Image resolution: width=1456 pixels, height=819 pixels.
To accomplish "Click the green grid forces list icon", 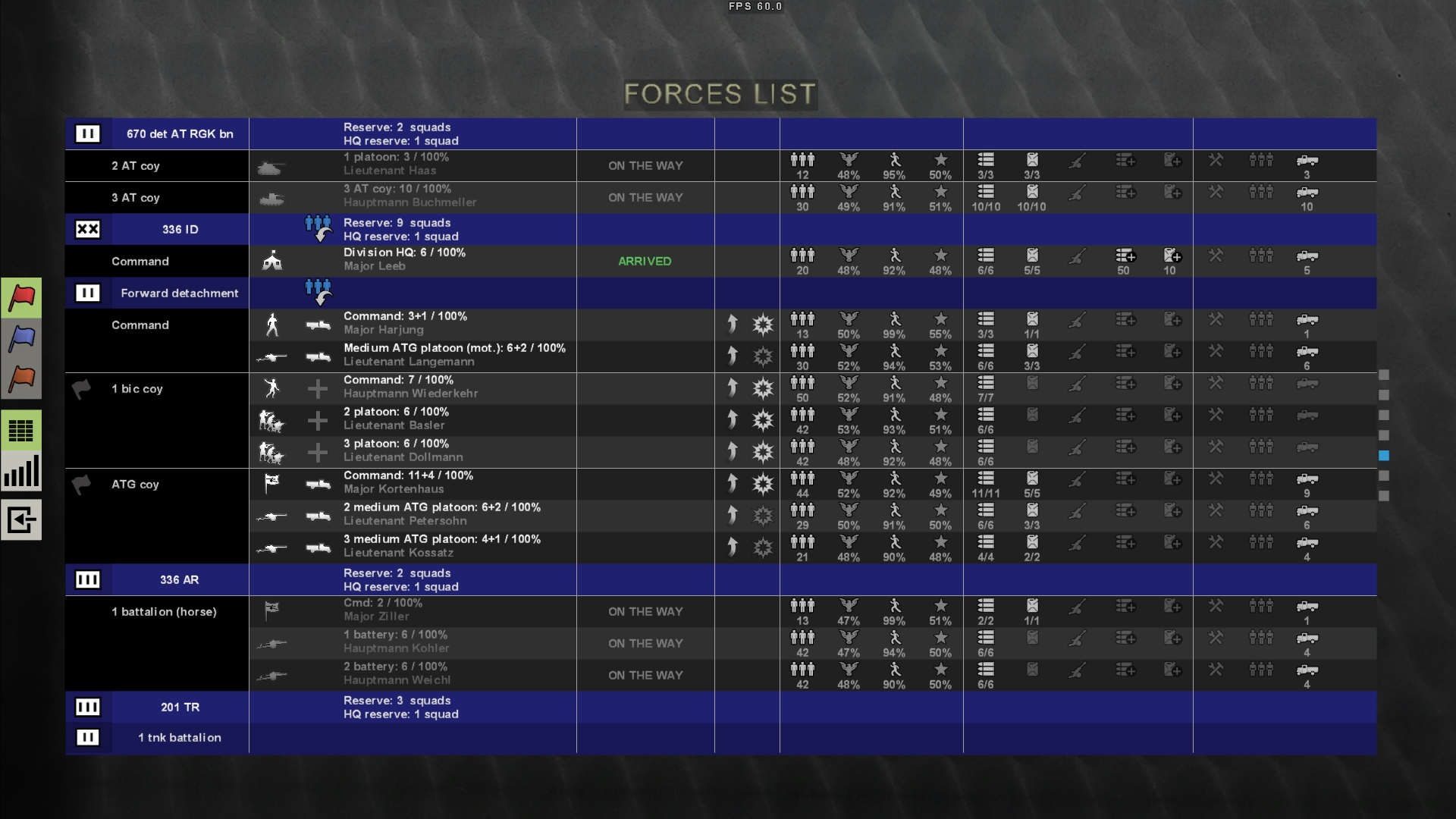I will click(21, 430).
